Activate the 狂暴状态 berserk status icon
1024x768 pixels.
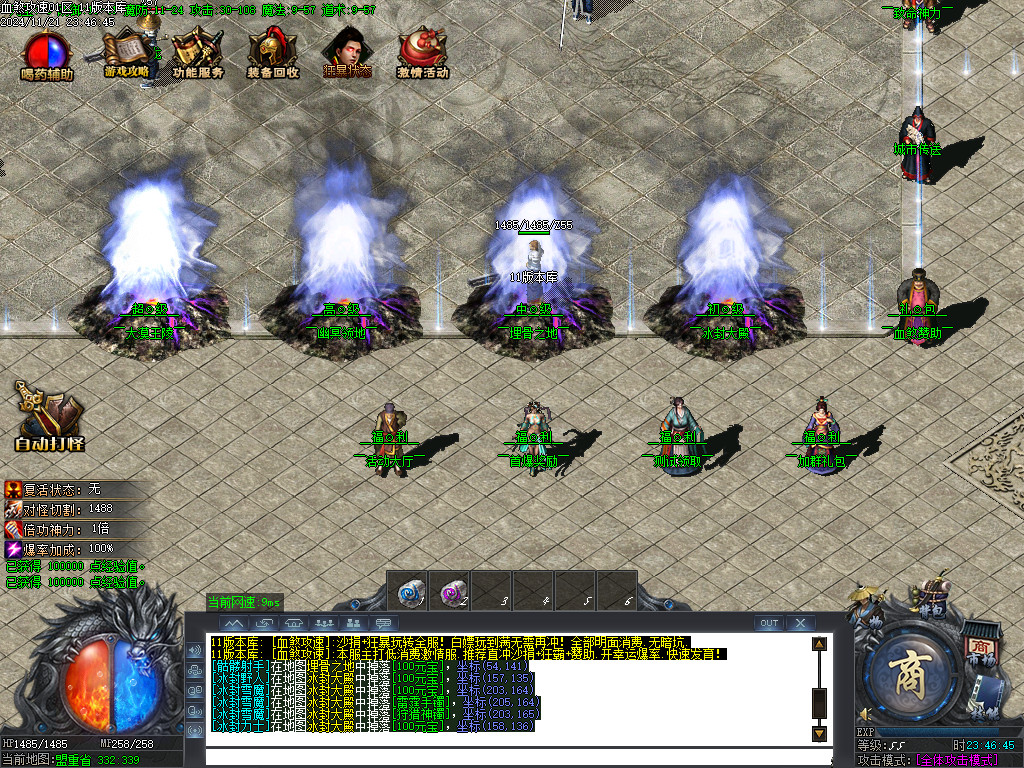346,52
